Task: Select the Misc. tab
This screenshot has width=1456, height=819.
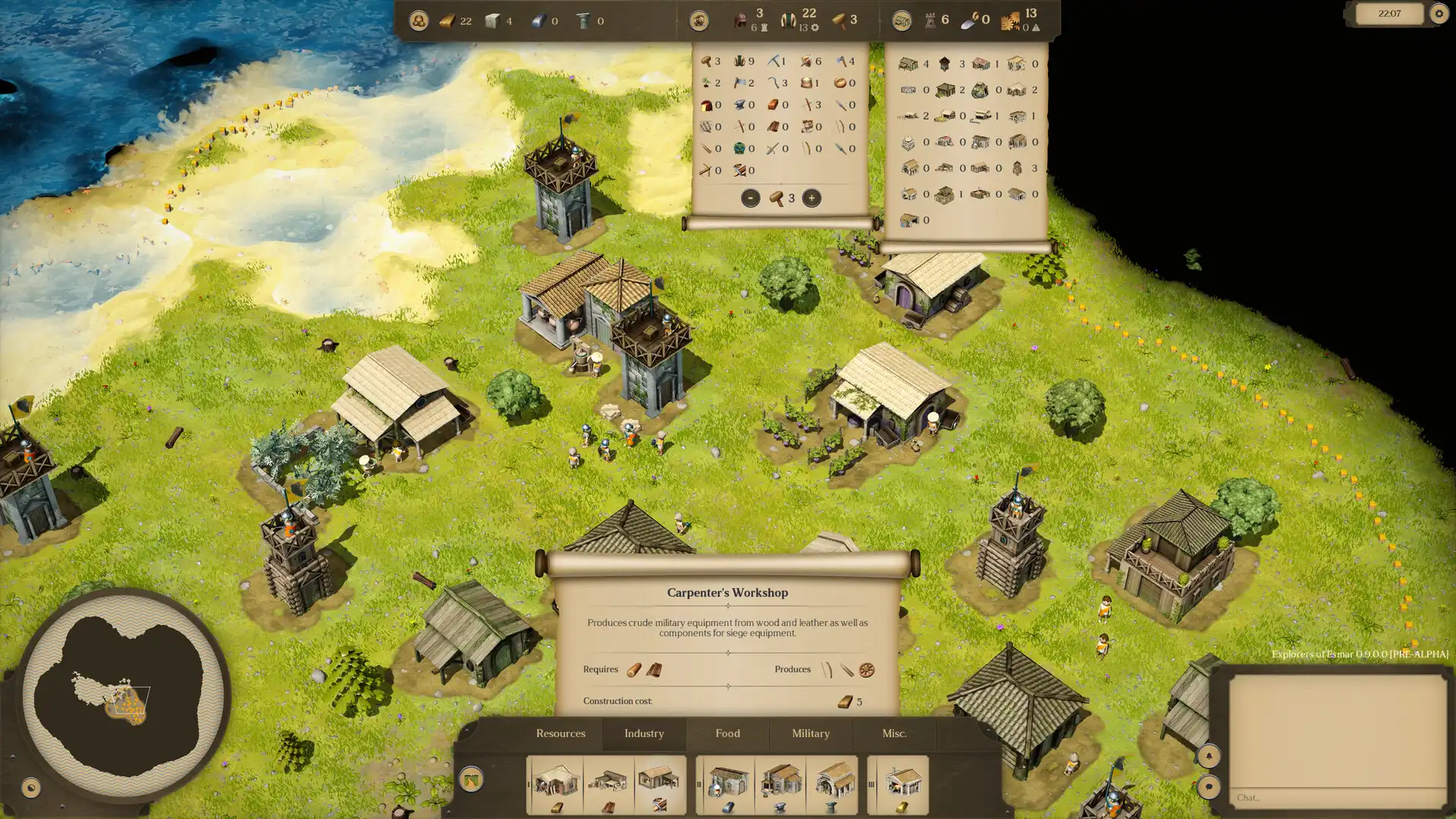Action: [896, 733]
